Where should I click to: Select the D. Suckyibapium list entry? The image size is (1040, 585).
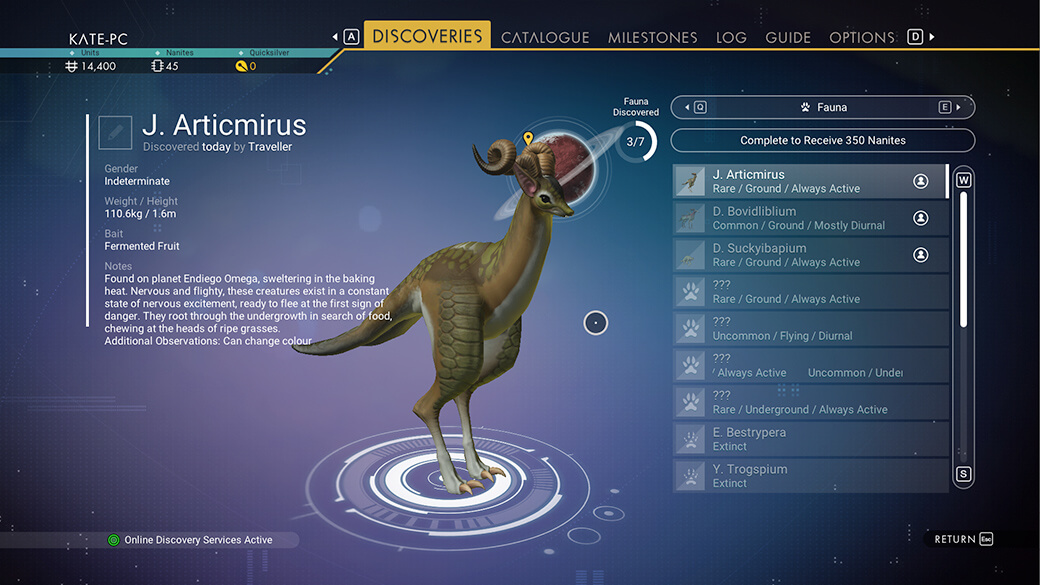coord(810,255)
